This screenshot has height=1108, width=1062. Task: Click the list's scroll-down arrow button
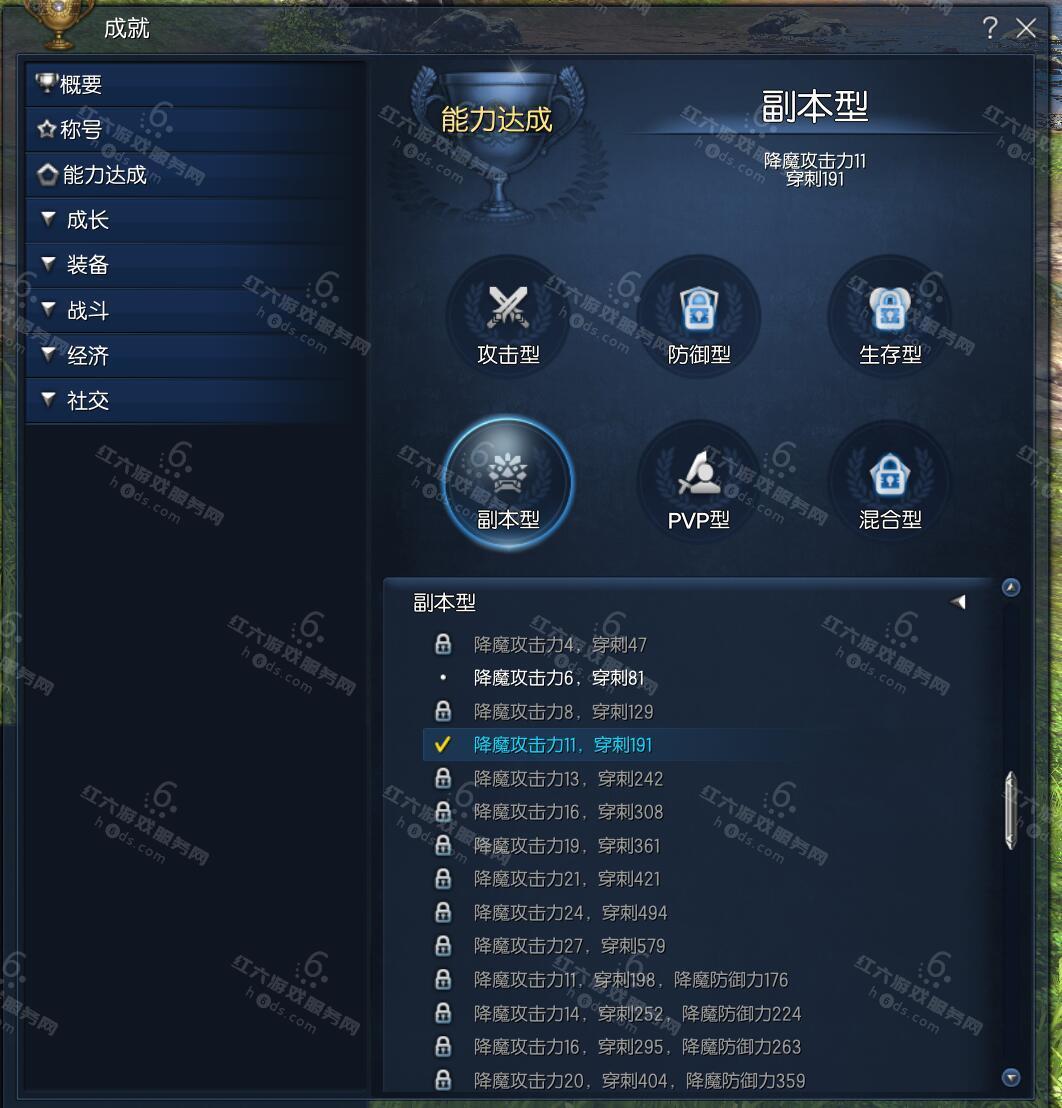(1011, 1077)
